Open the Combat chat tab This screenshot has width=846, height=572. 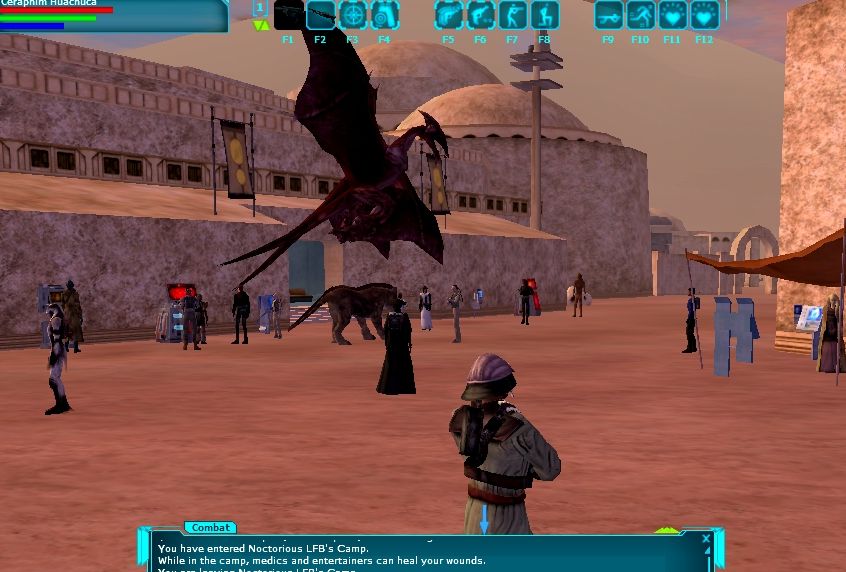(x=210, y=528)
